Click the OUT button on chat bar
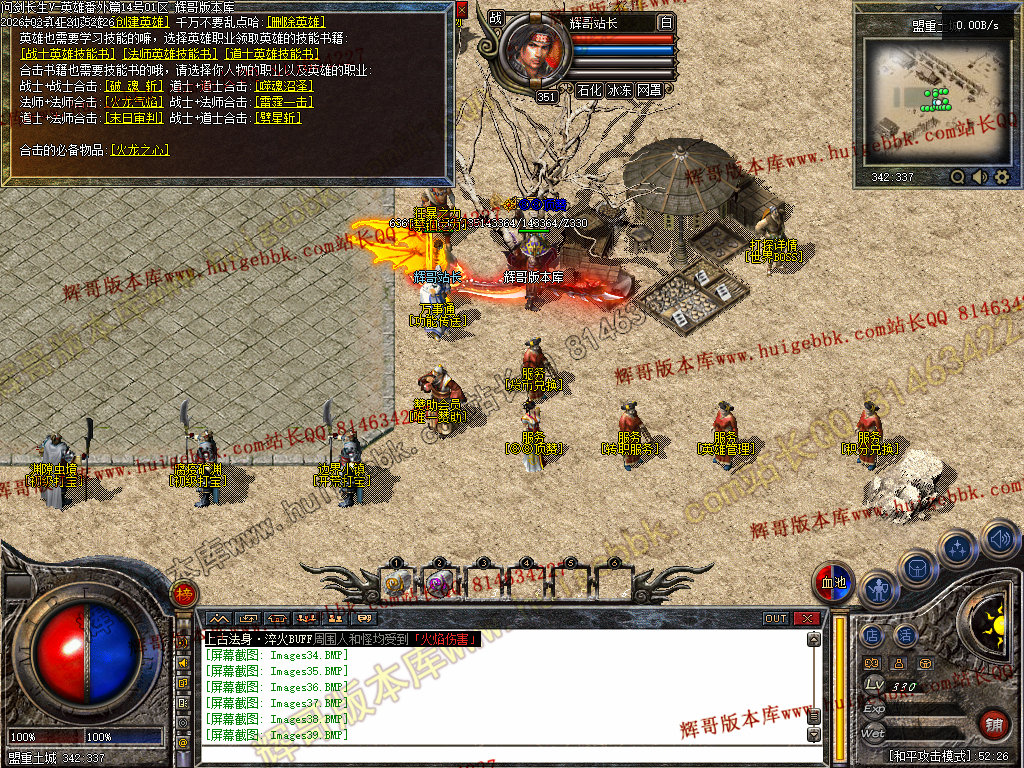 tap(776, 619)
